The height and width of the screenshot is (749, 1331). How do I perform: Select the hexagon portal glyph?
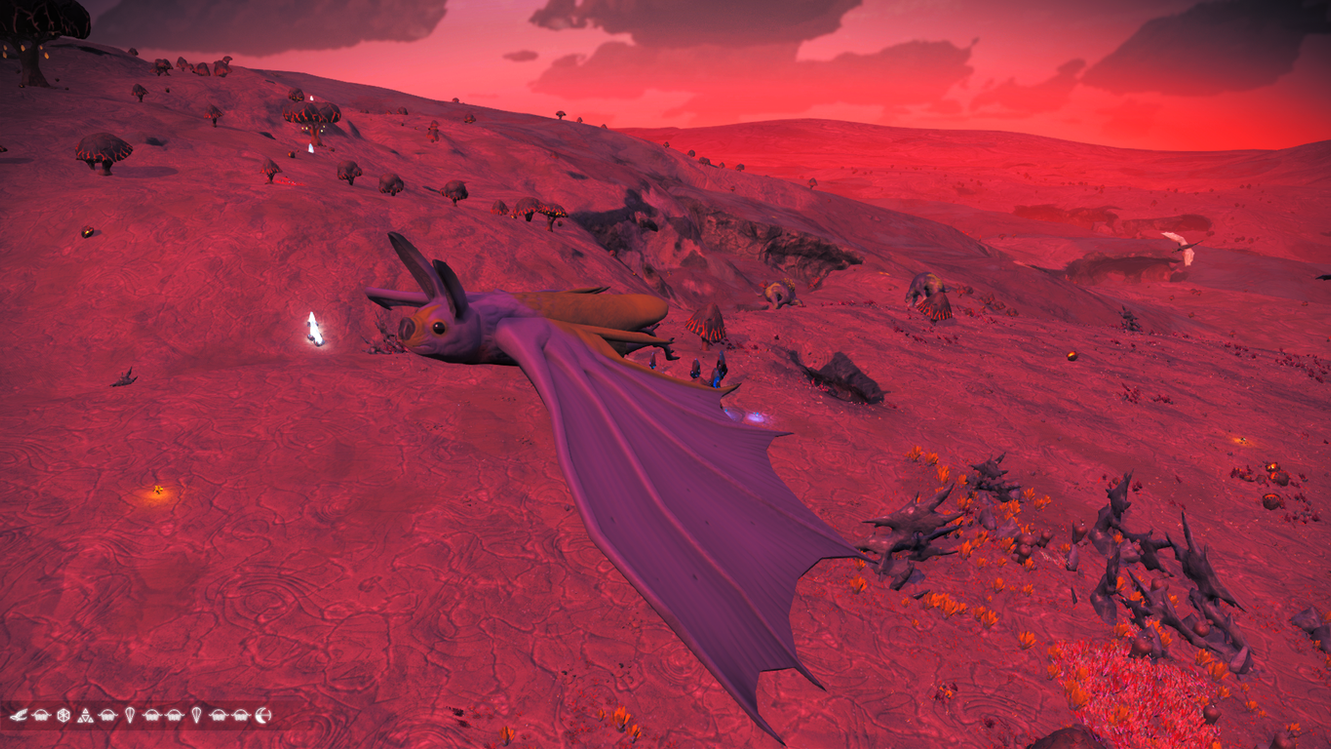tap(64, 715)
